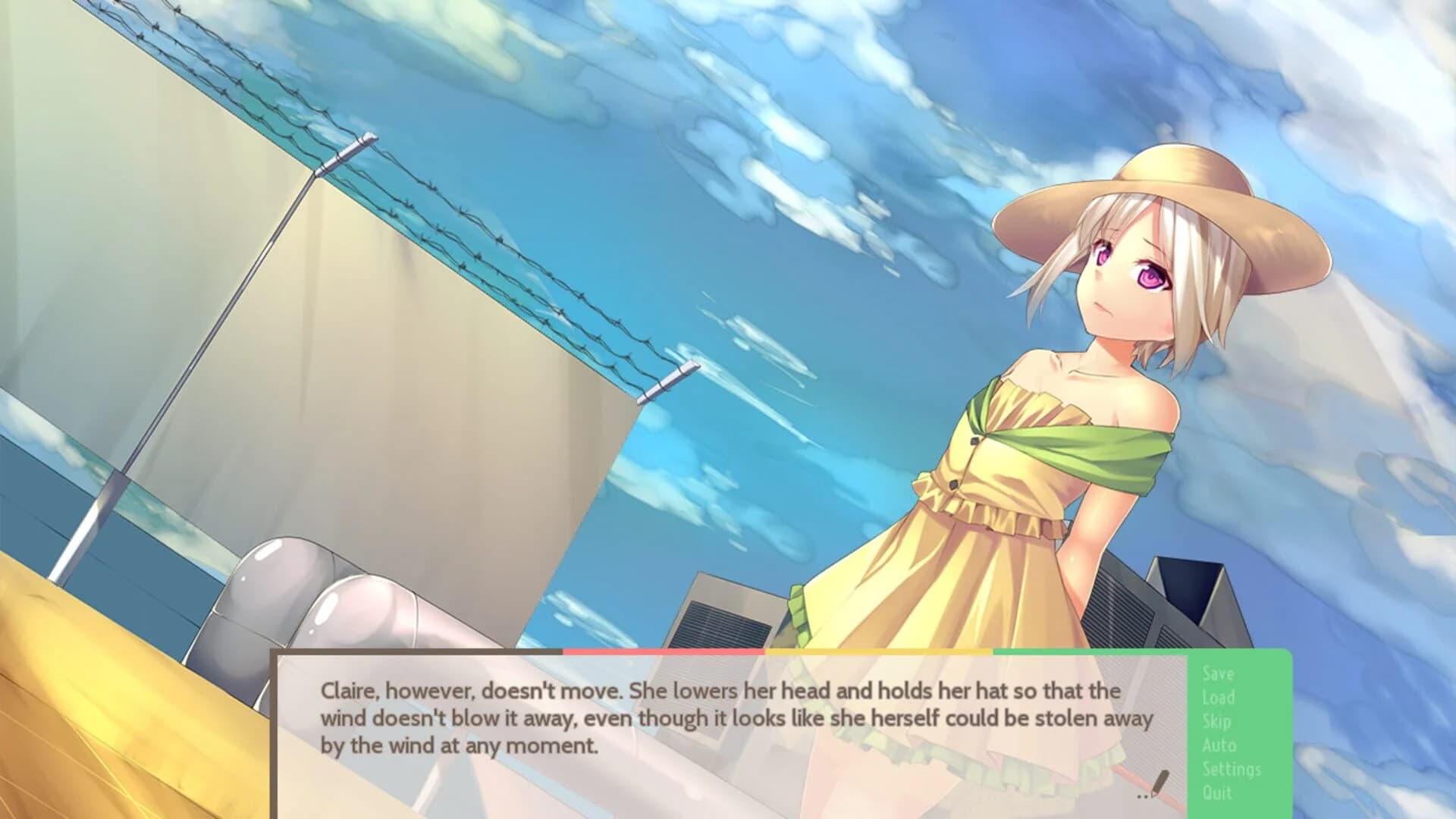Screen dimensions: 1456x819
Task: Quit the visual novel
Action: point(1215,791)
